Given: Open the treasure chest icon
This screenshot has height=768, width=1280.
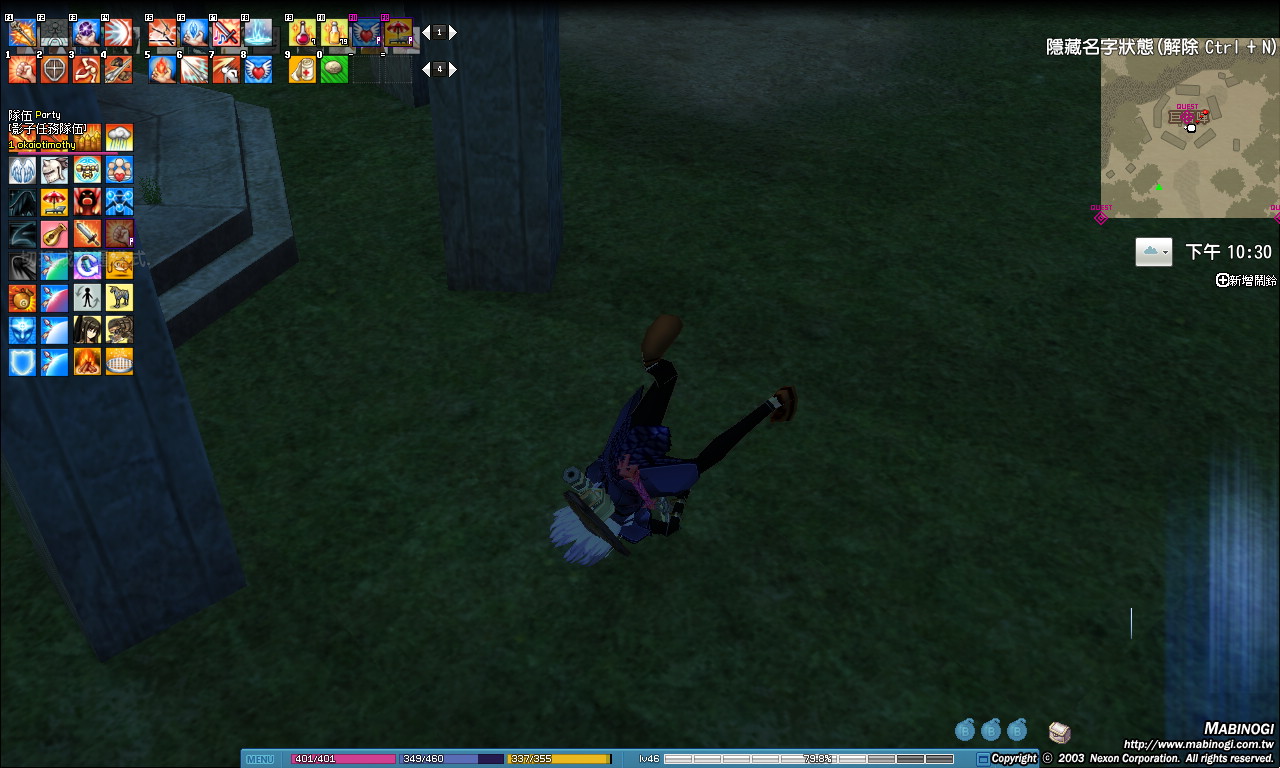Looking at the screenshot, I should tap(1060, 732).
